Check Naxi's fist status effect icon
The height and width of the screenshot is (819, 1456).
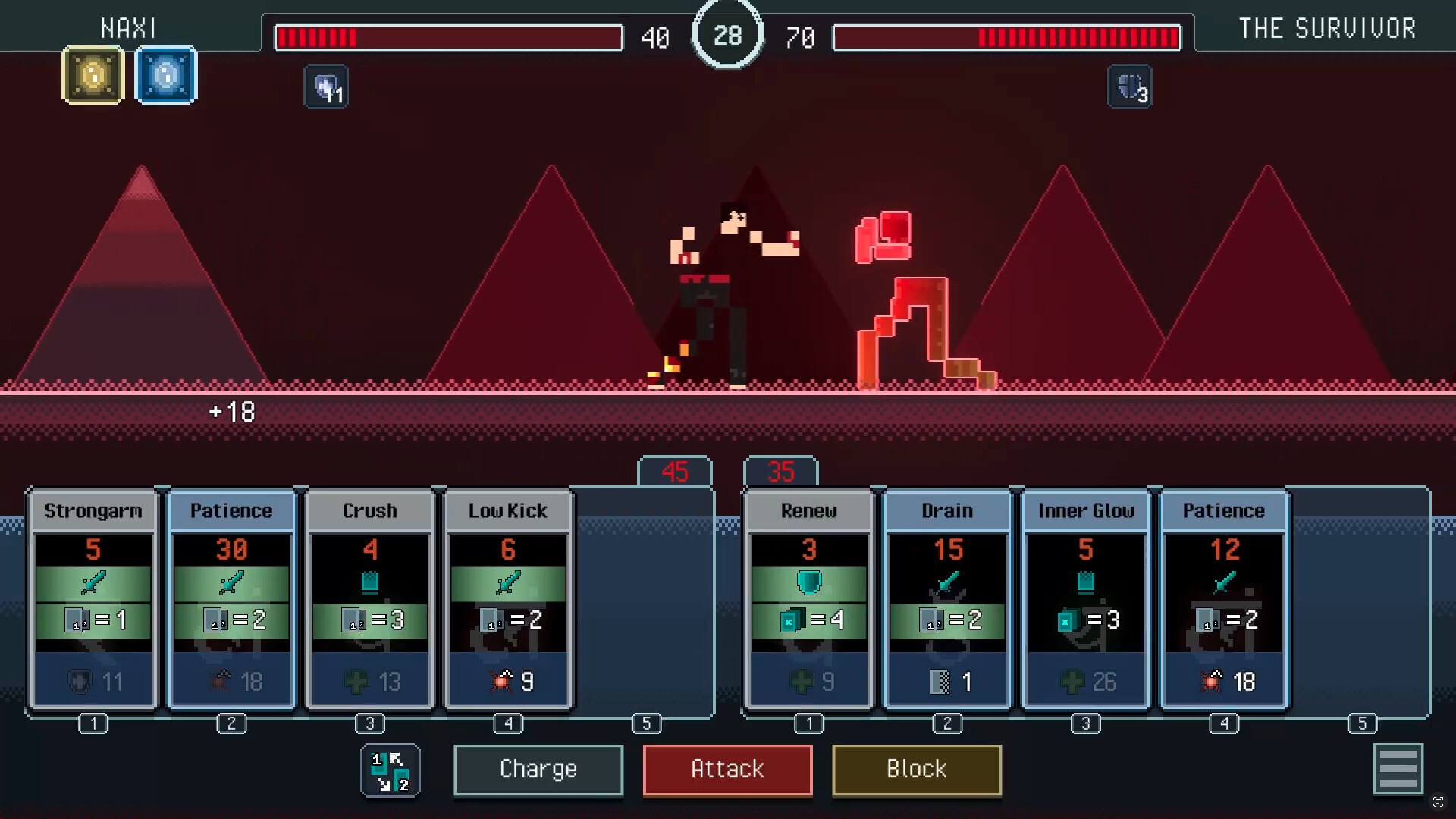(326, 87)
